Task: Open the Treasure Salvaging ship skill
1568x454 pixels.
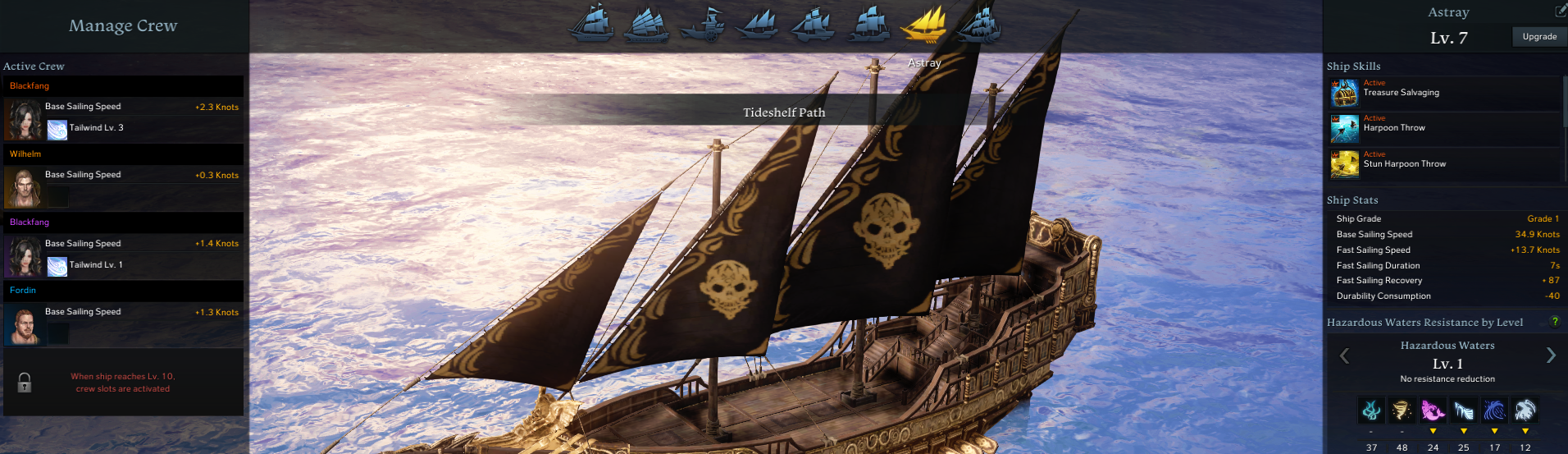Action: tap(1345, 93)
